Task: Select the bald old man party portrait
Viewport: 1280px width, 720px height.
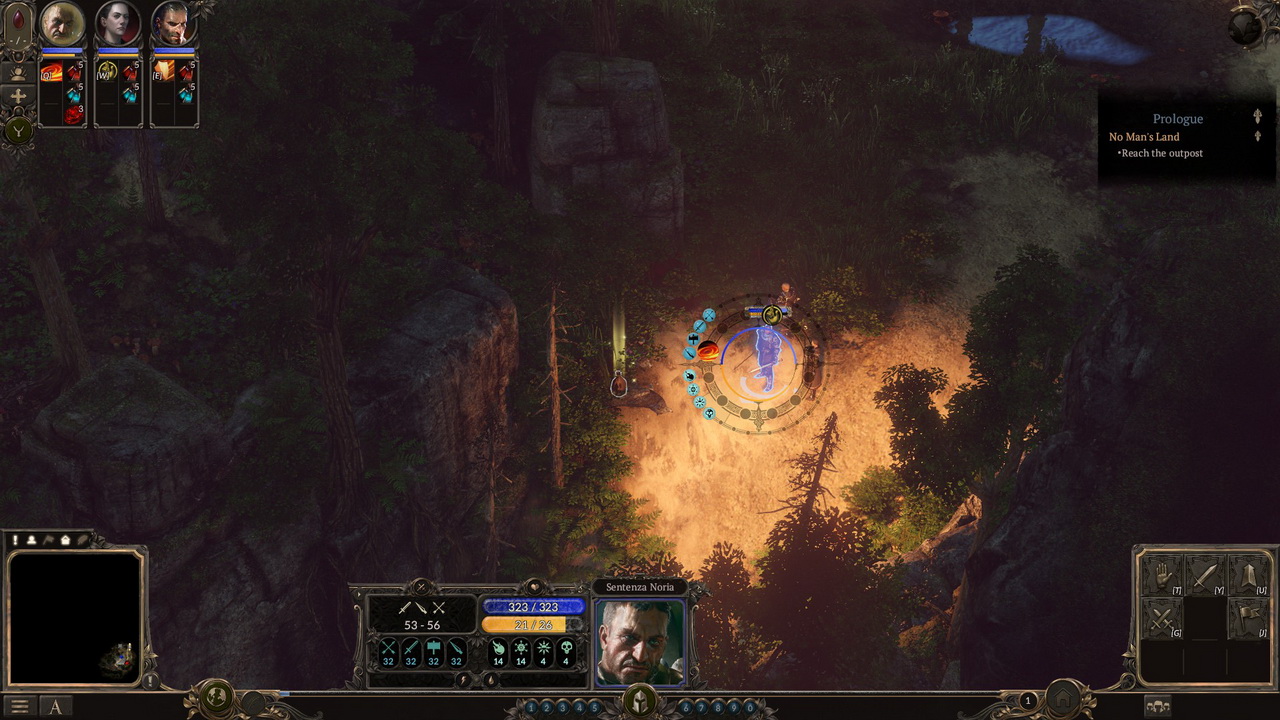Action: [62, 24]
